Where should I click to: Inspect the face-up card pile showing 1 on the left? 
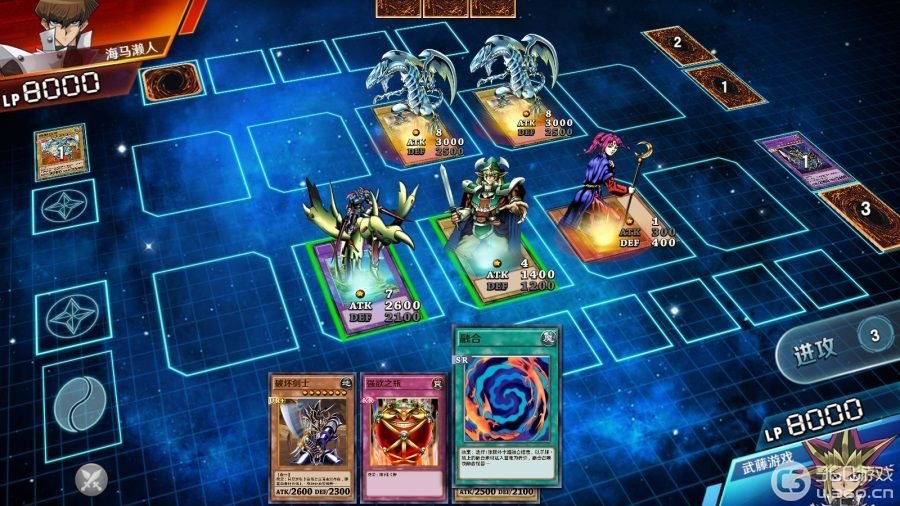pyautogui.click(x=60, y=152)
